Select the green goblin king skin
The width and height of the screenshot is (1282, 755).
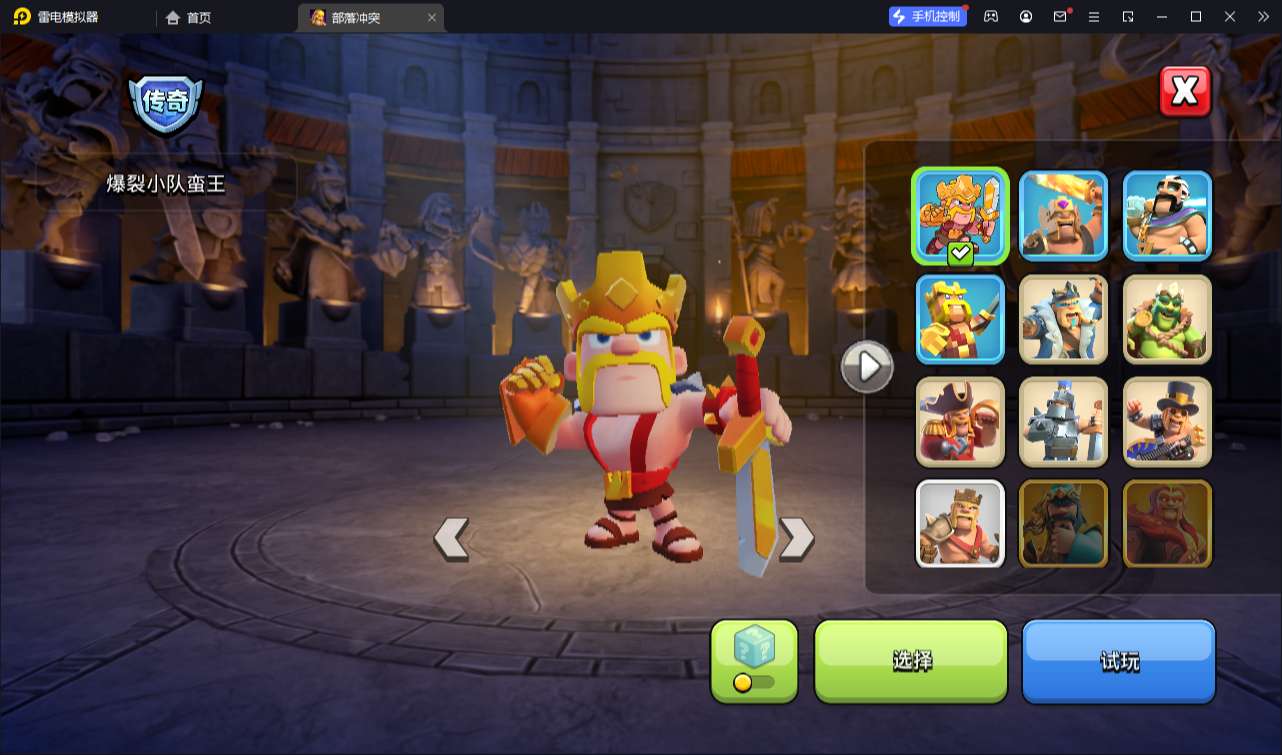click(x=1167, y=319)
